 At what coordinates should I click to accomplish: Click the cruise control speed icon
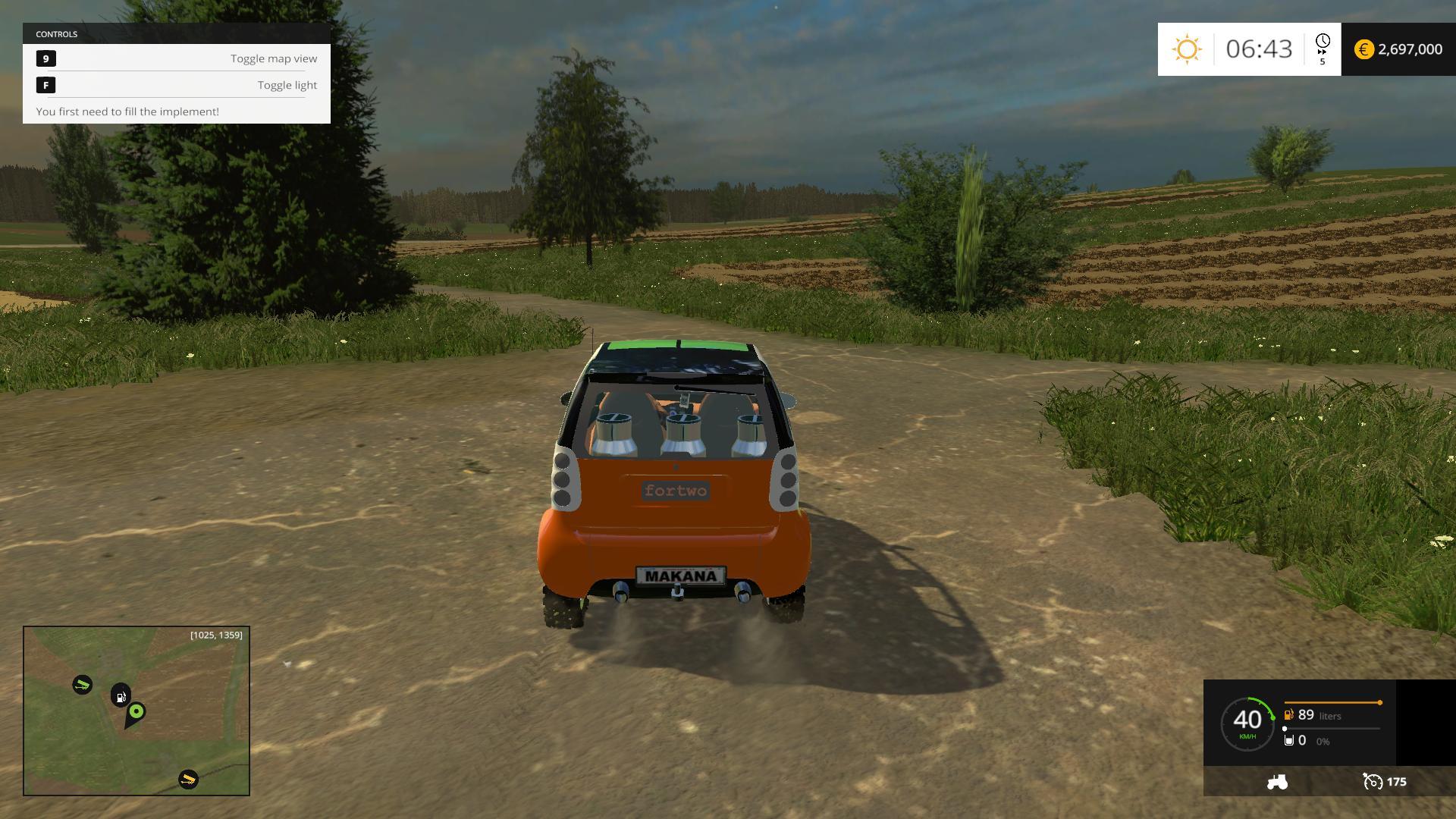(1373, 782)
